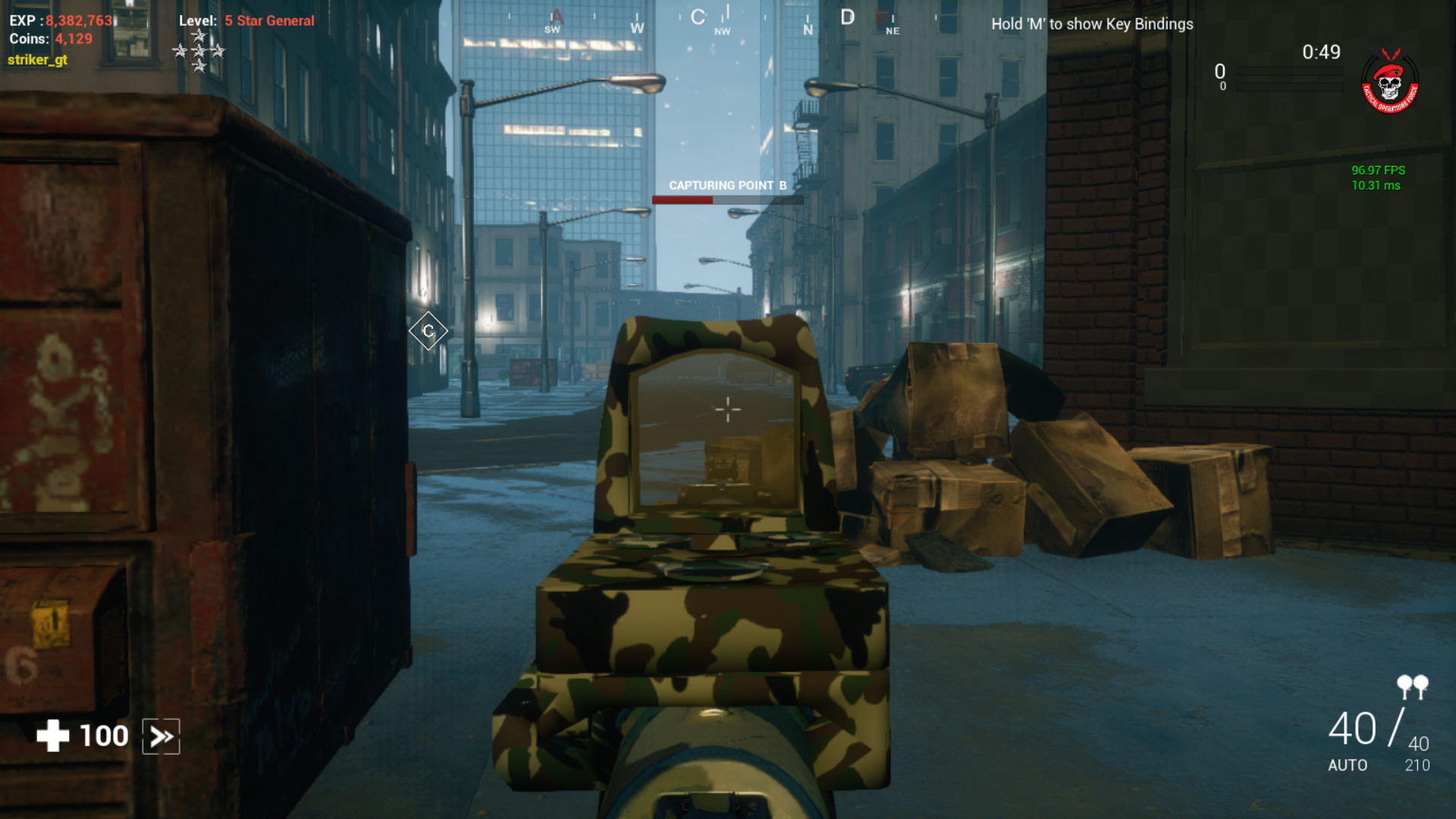Select the health cross icon
1456x819 pixels.
(52, 734)
